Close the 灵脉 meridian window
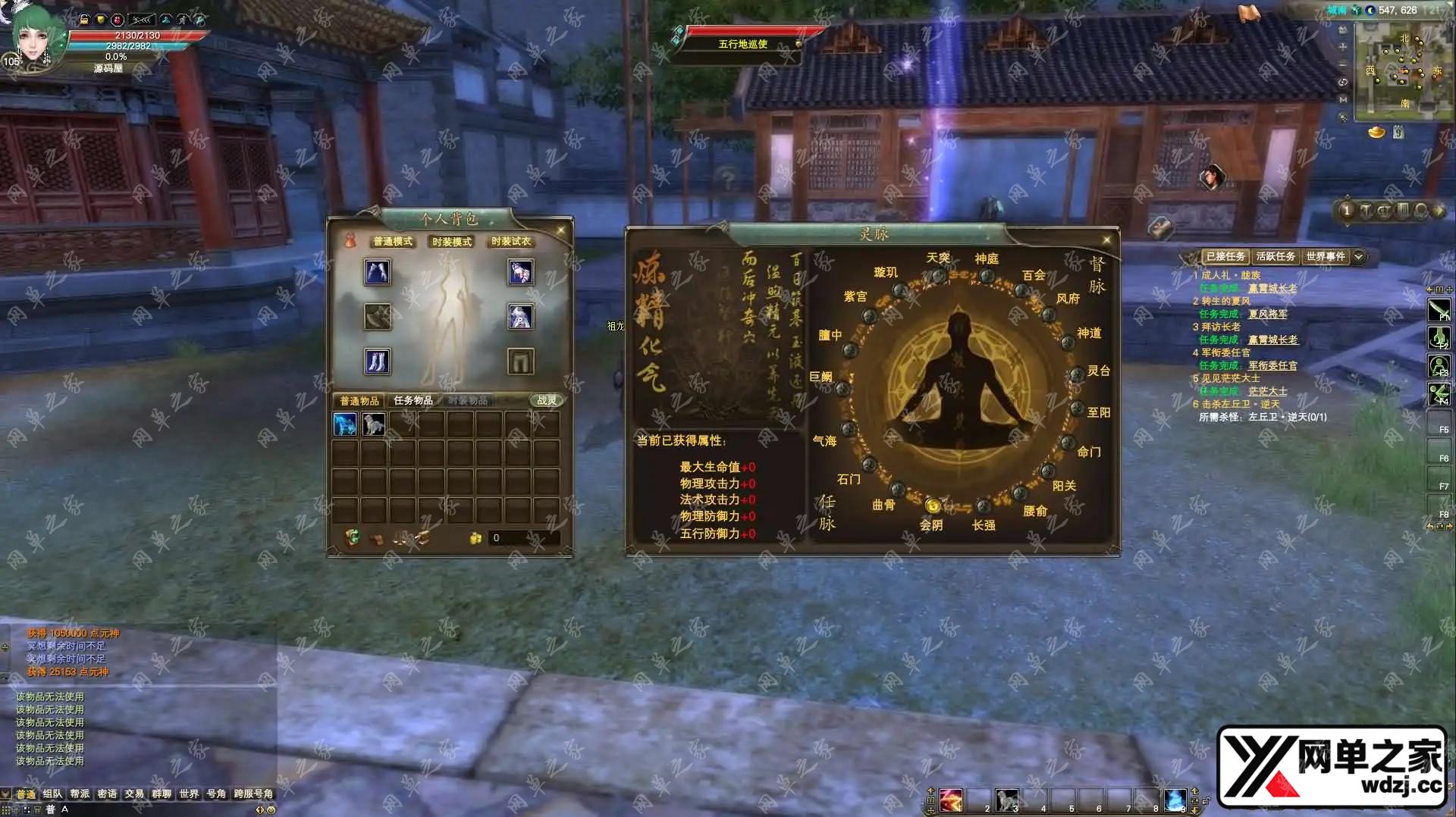This screenshot has height=817, width=1456. (x=1106, y=240)
